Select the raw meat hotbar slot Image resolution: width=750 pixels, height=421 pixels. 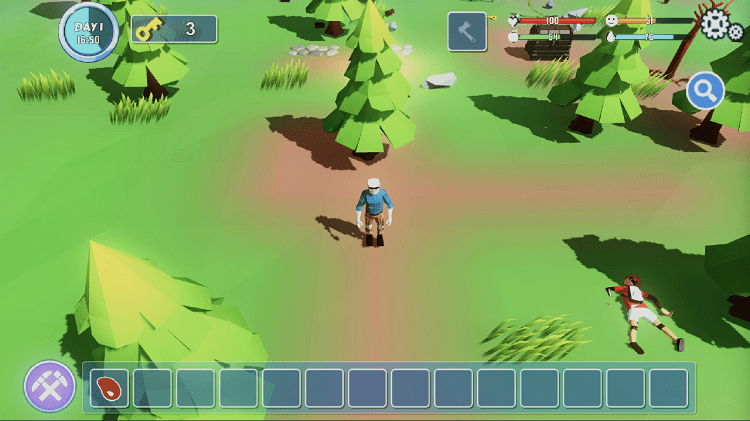point(109,388)
